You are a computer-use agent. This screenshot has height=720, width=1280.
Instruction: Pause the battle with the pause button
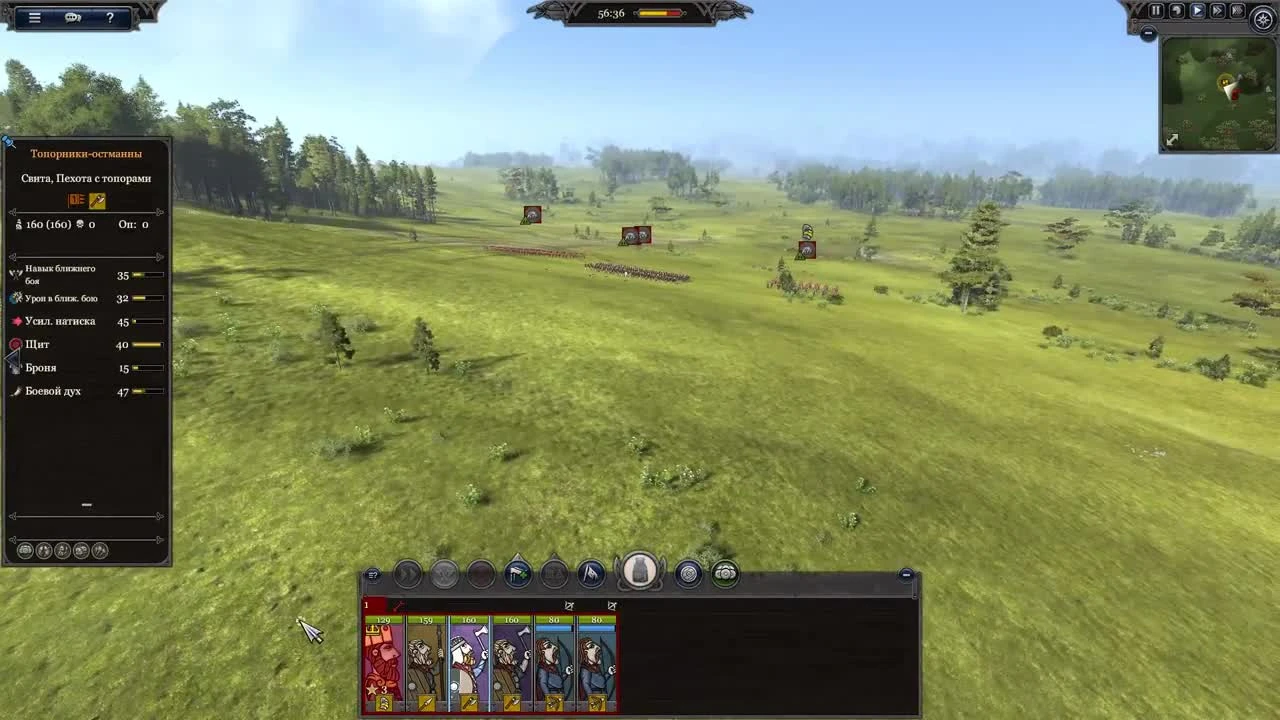coord(1156,10)
